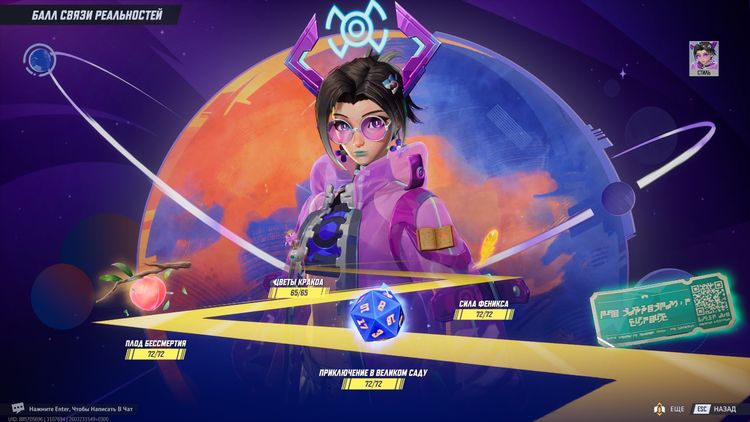
Task: Open the Стиль portrait thumbnail
Action: pyautogui.click(x=704, y=57)
